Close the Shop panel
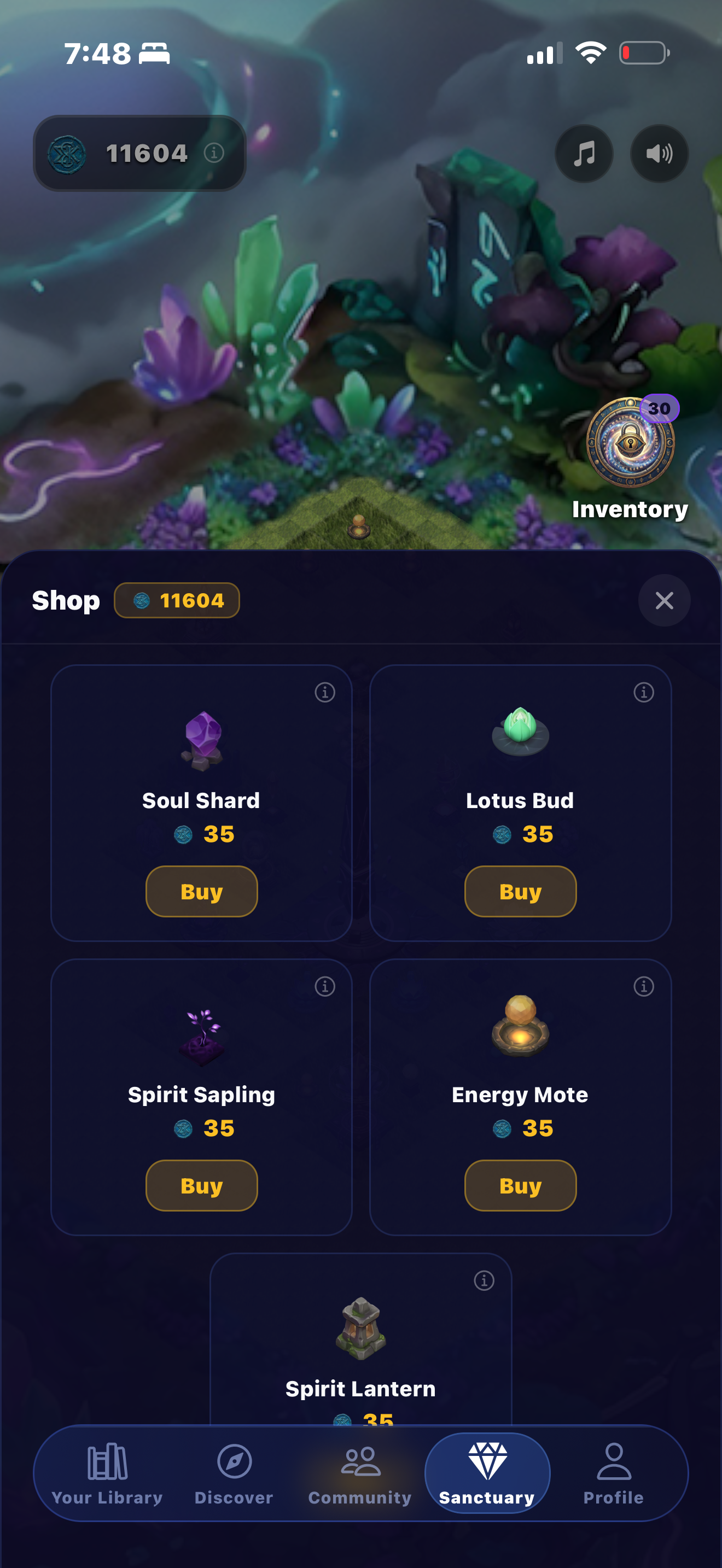The width and height of the screenshot is (722, 1568). (664, 601)
